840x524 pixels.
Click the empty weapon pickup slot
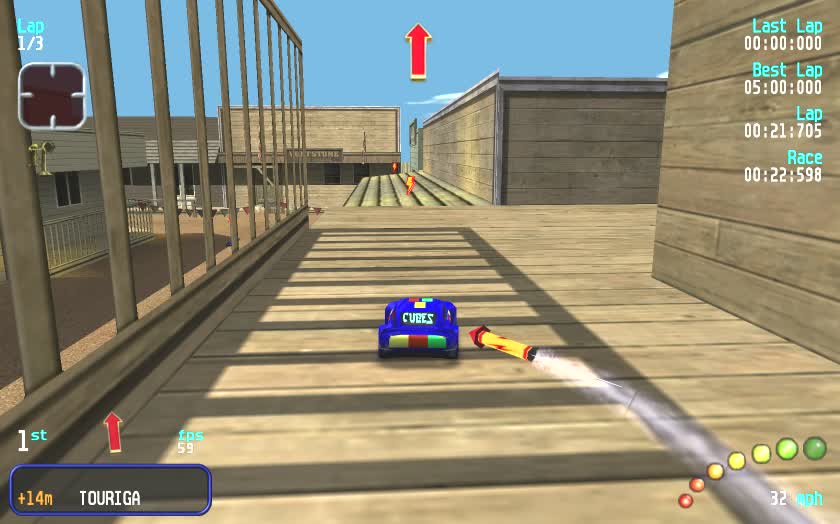pos(51,96)
